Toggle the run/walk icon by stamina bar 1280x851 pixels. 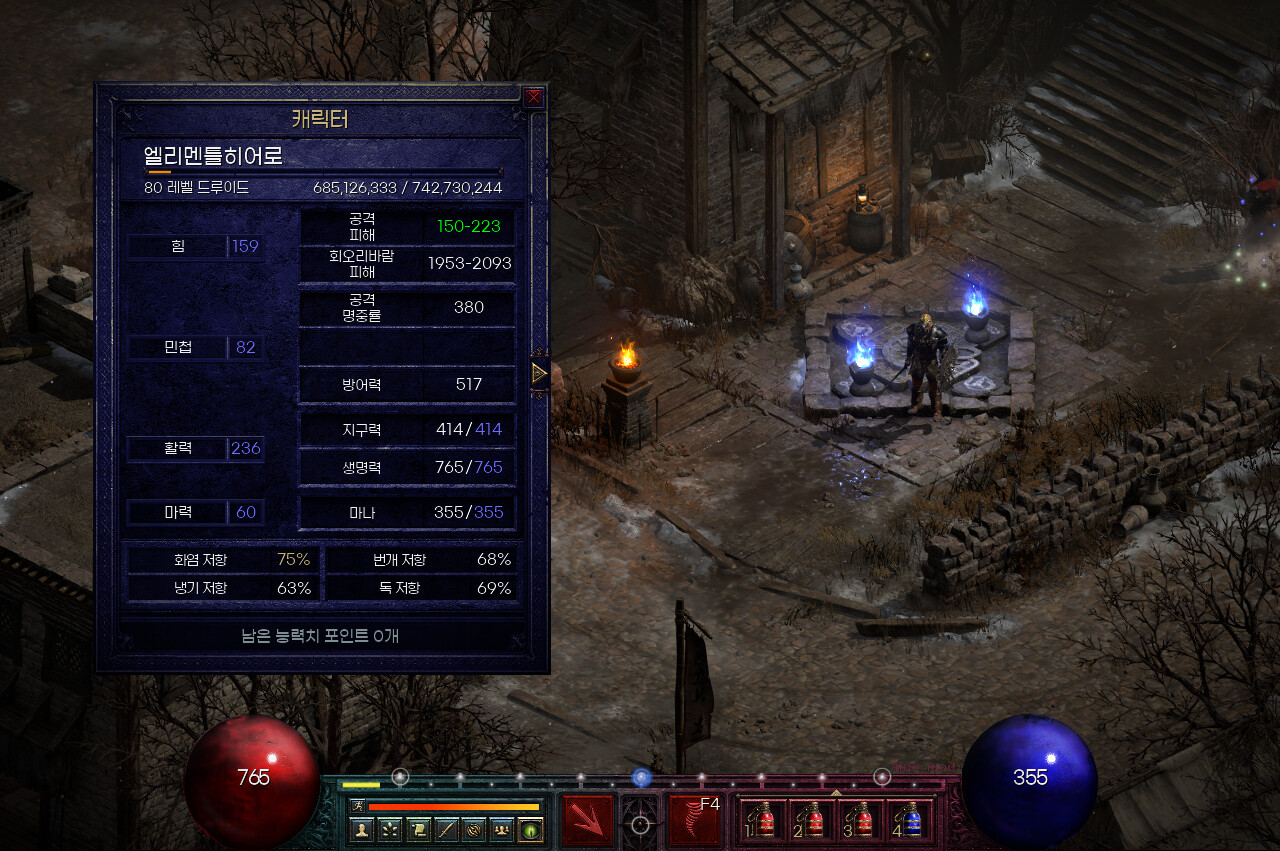click(x=357, y=806)
